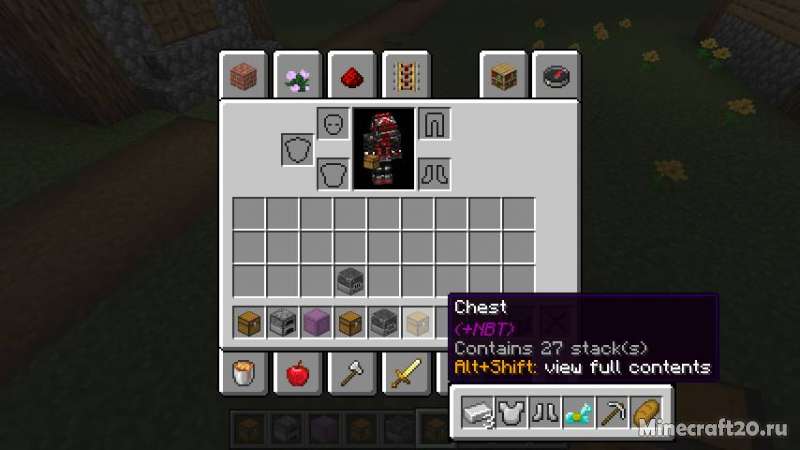The width and height of the screenshot is (800, 450).
Task: Switch to the Foodstuffs apple tab
Action: click(x=297, y=374)
